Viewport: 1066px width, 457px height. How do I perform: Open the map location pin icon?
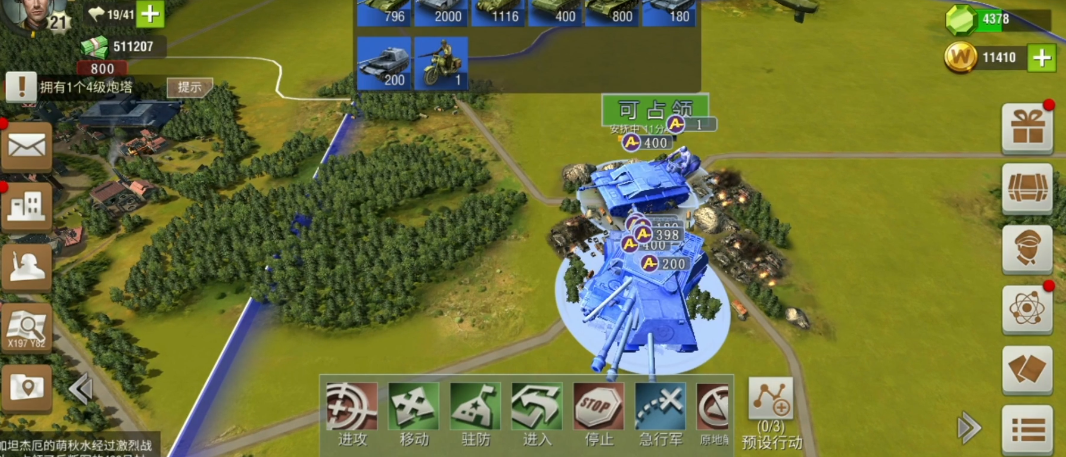pyautogui.click(x=26, y=387)
